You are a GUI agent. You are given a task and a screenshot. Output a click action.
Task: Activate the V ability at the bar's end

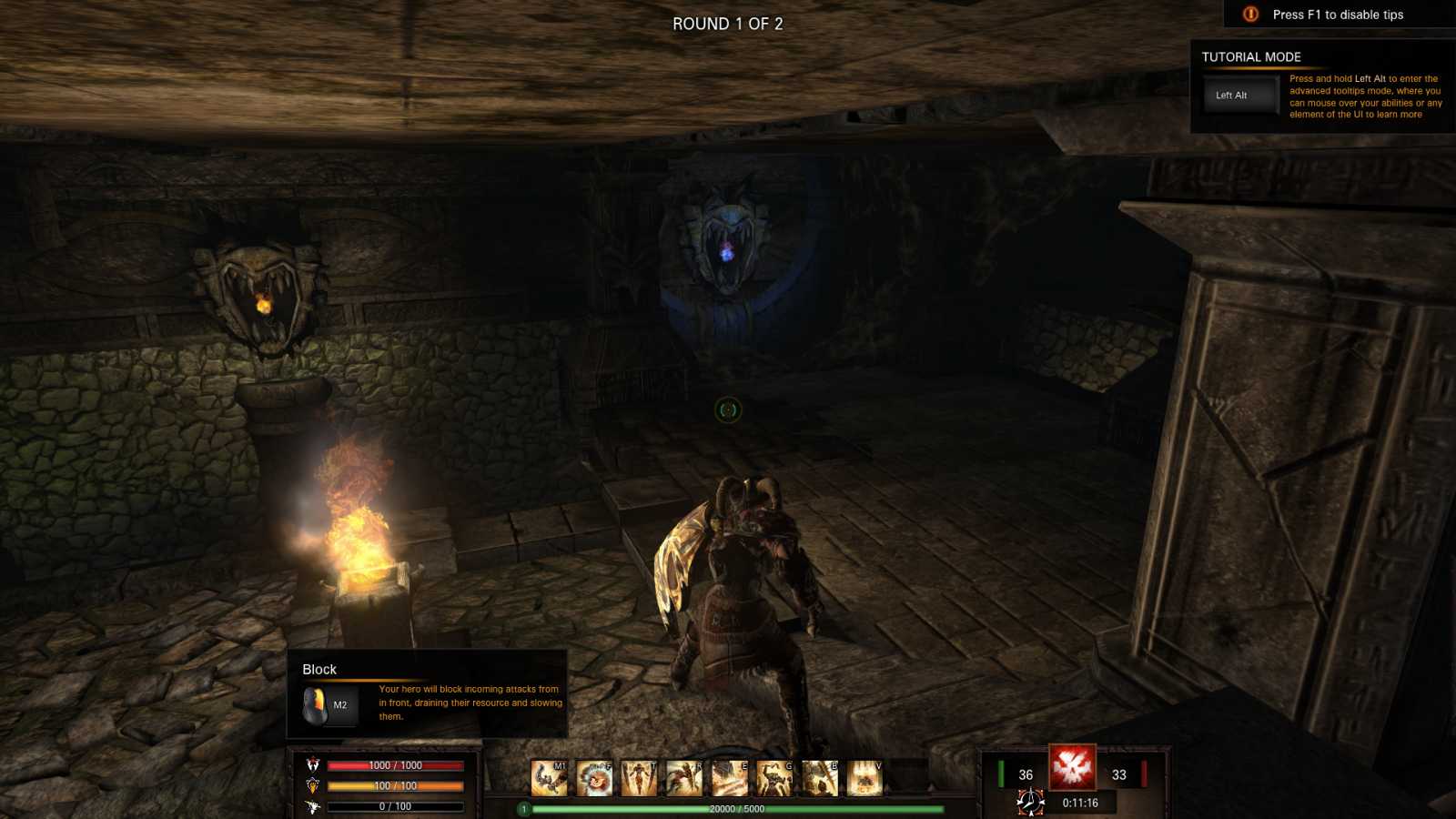coord(863,779)
